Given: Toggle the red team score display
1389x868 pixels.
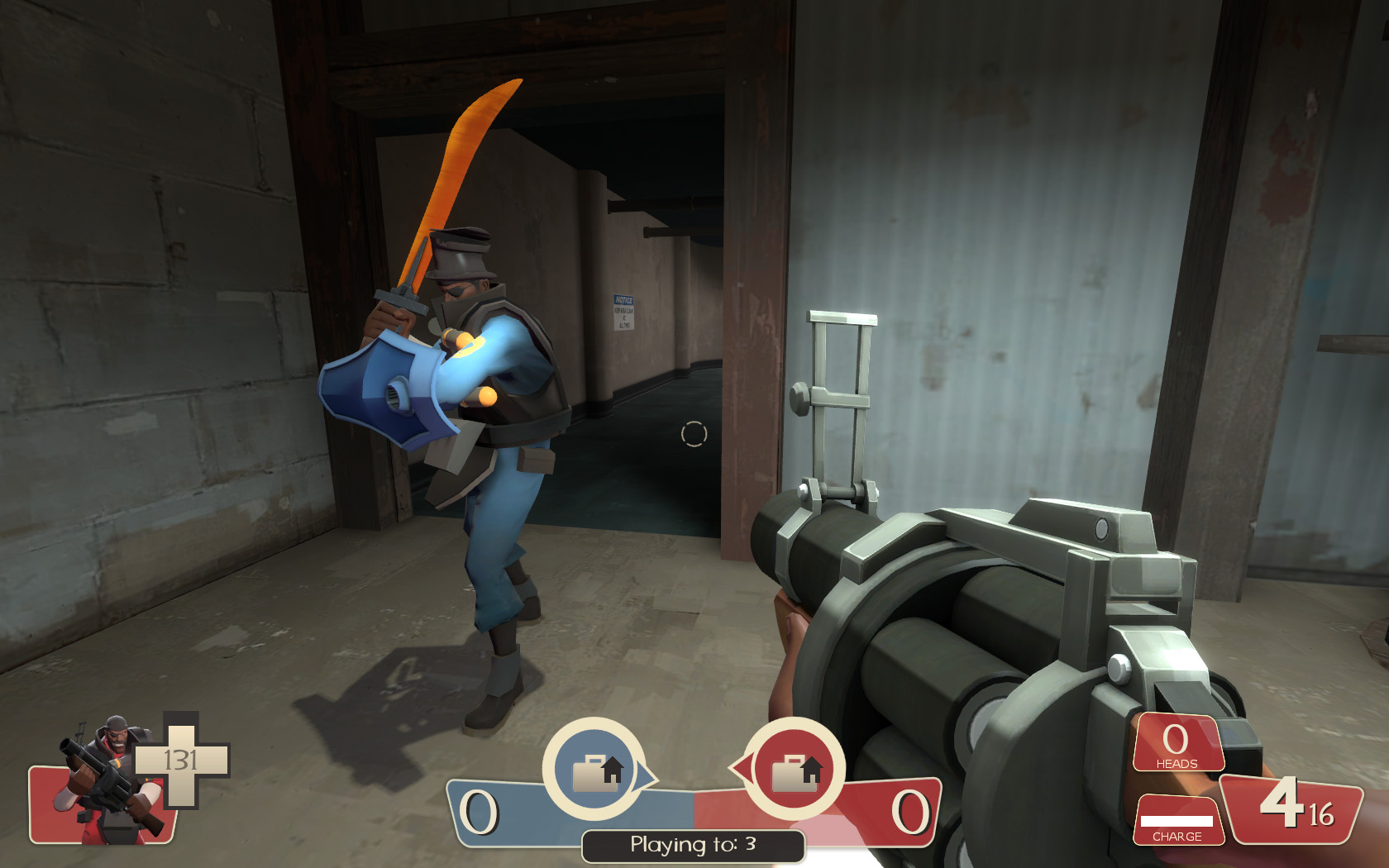Looking at the screenshot, I should 909,814.
